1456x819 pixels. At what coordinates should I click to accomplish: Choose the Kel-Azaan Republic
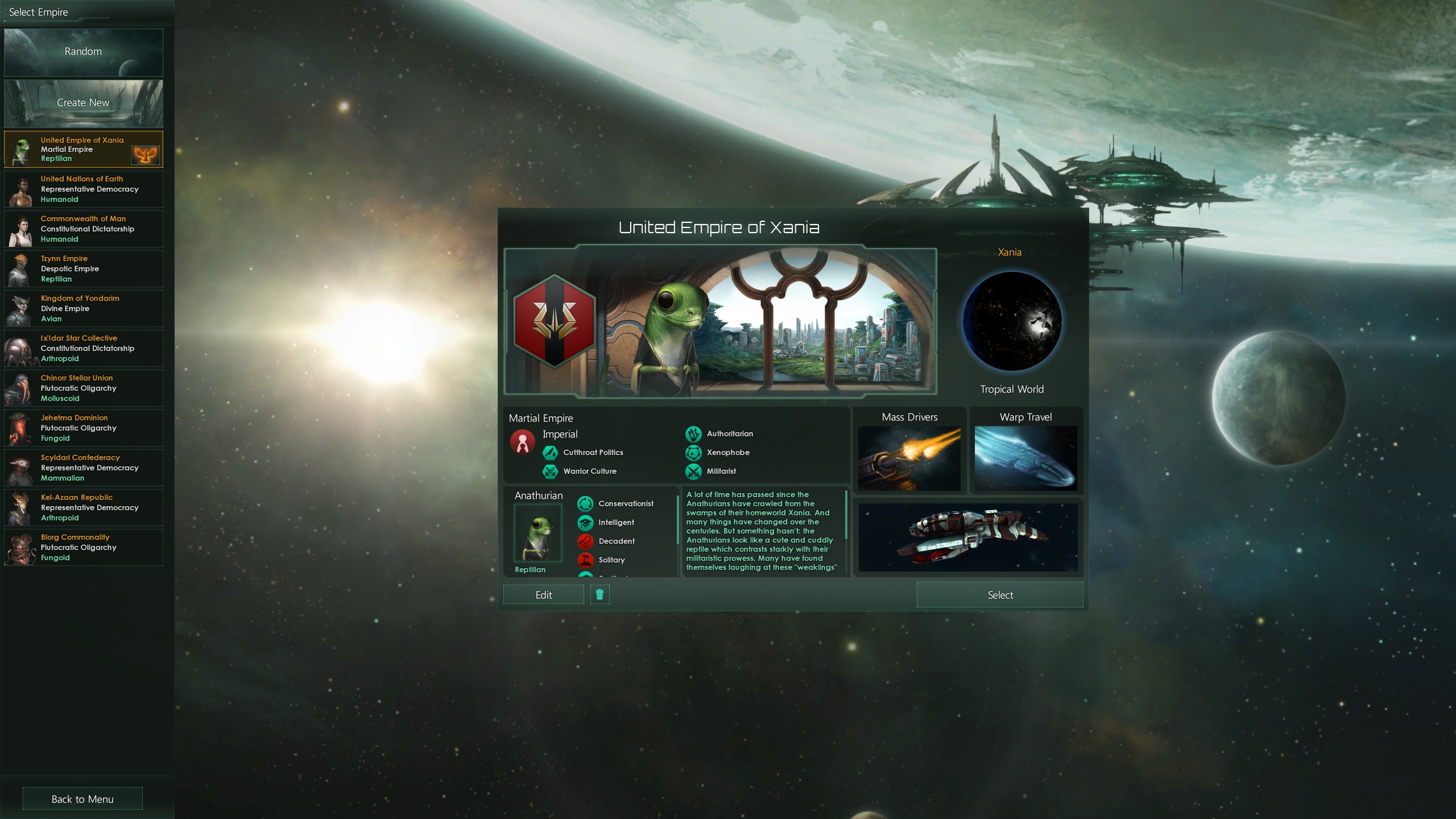(83, 507)
